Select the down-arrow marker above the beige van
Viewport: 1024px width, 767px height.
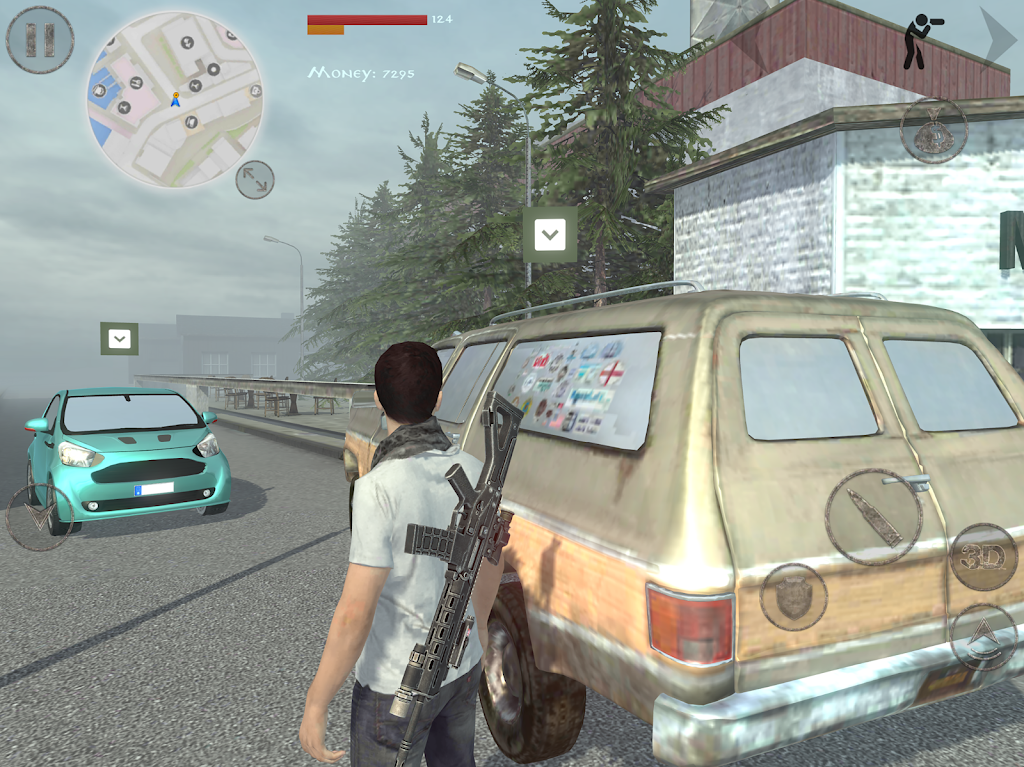click(550, 235)
